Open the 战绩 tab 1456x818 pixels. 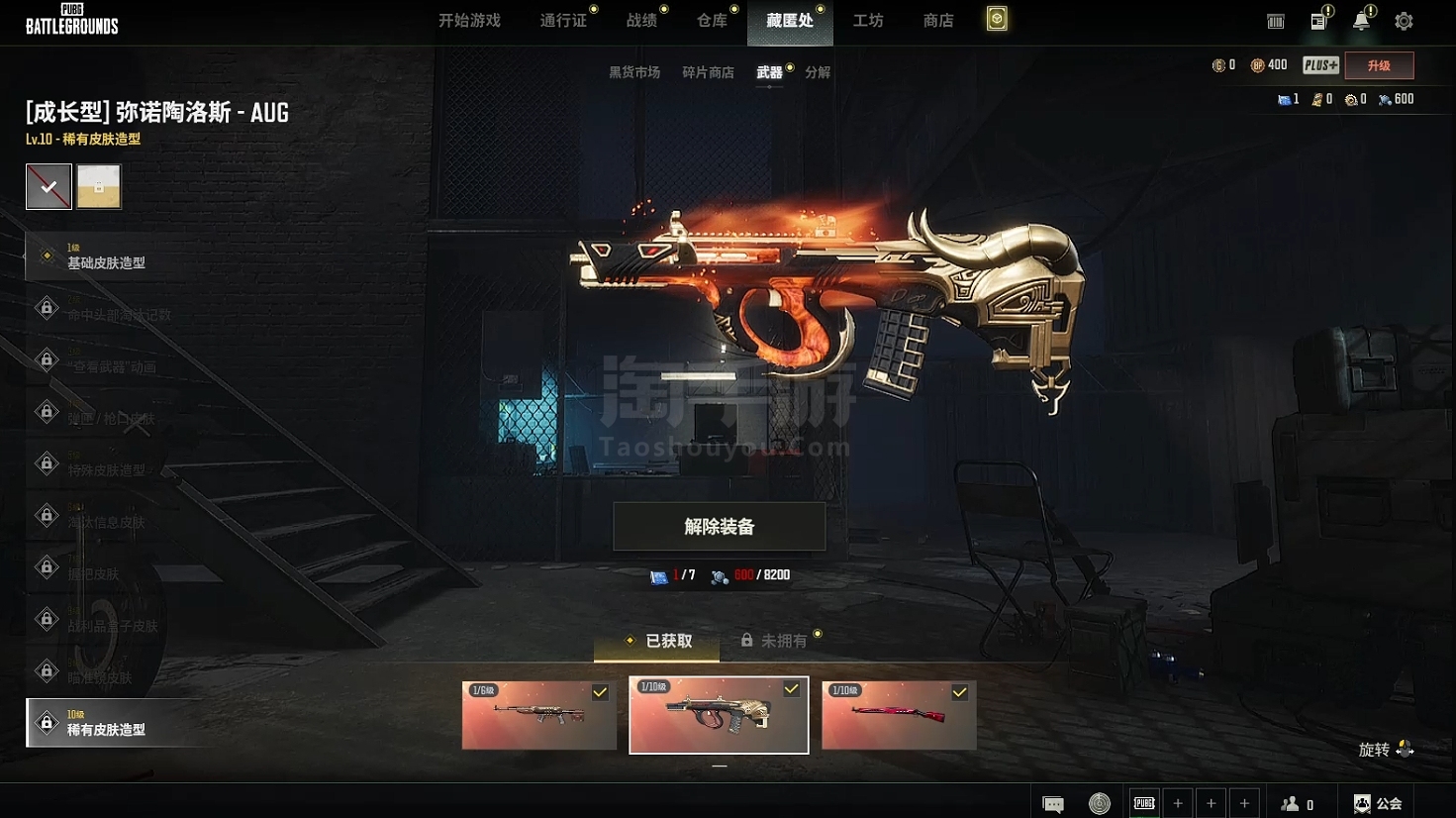[641, 21]
